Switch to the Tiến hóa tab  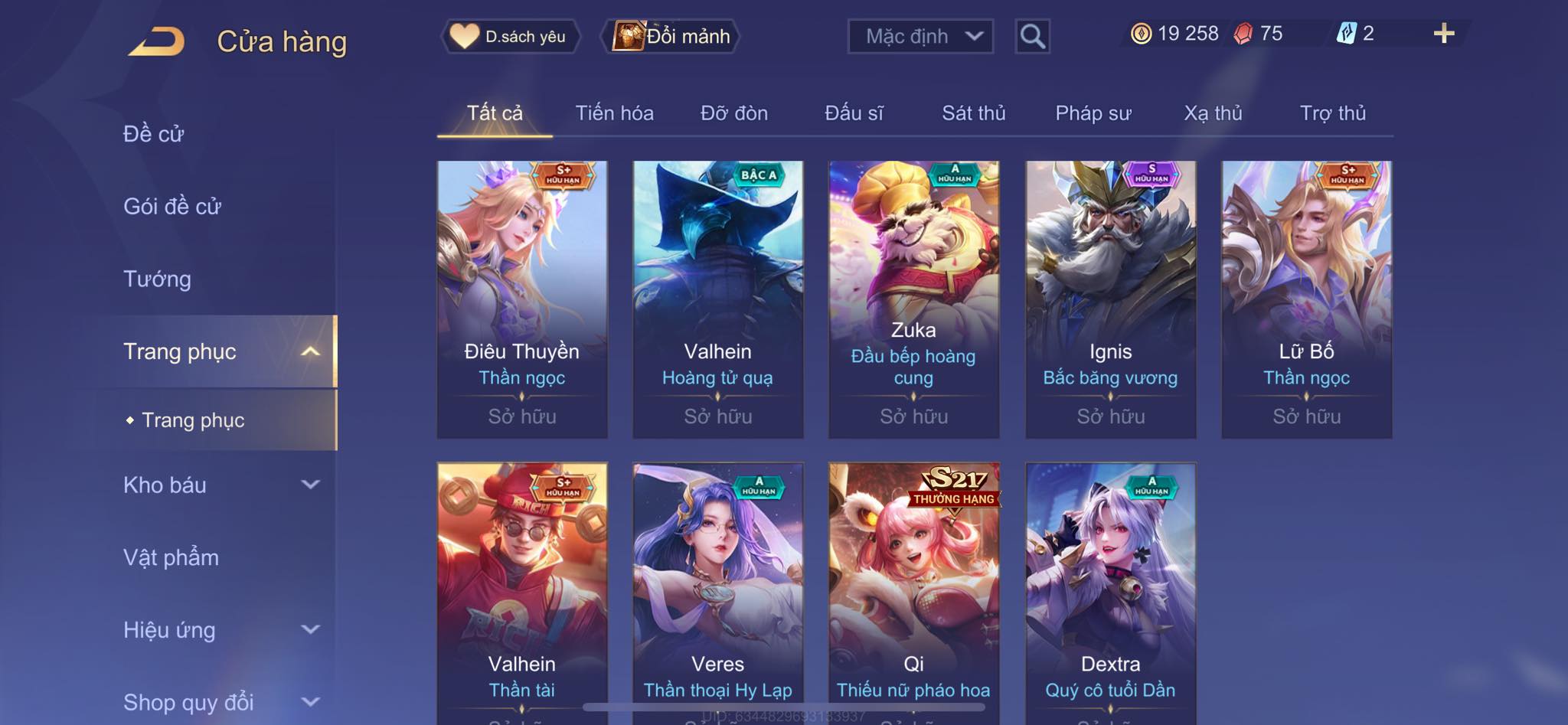click(x=614, y=113)
